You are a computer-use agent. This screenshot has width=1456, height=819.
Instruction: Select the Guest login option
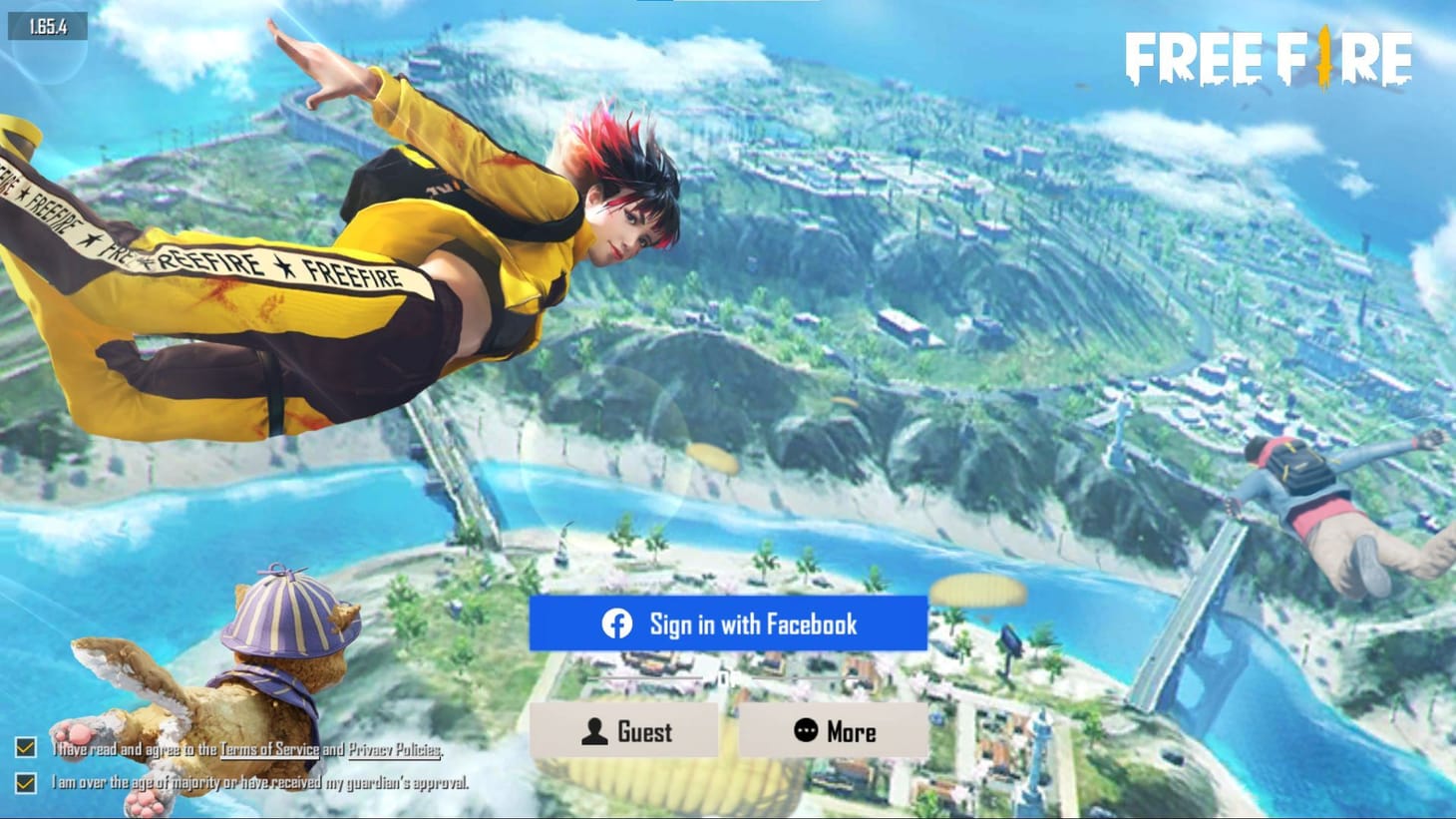pyautogui.click(x=626, y=732)
